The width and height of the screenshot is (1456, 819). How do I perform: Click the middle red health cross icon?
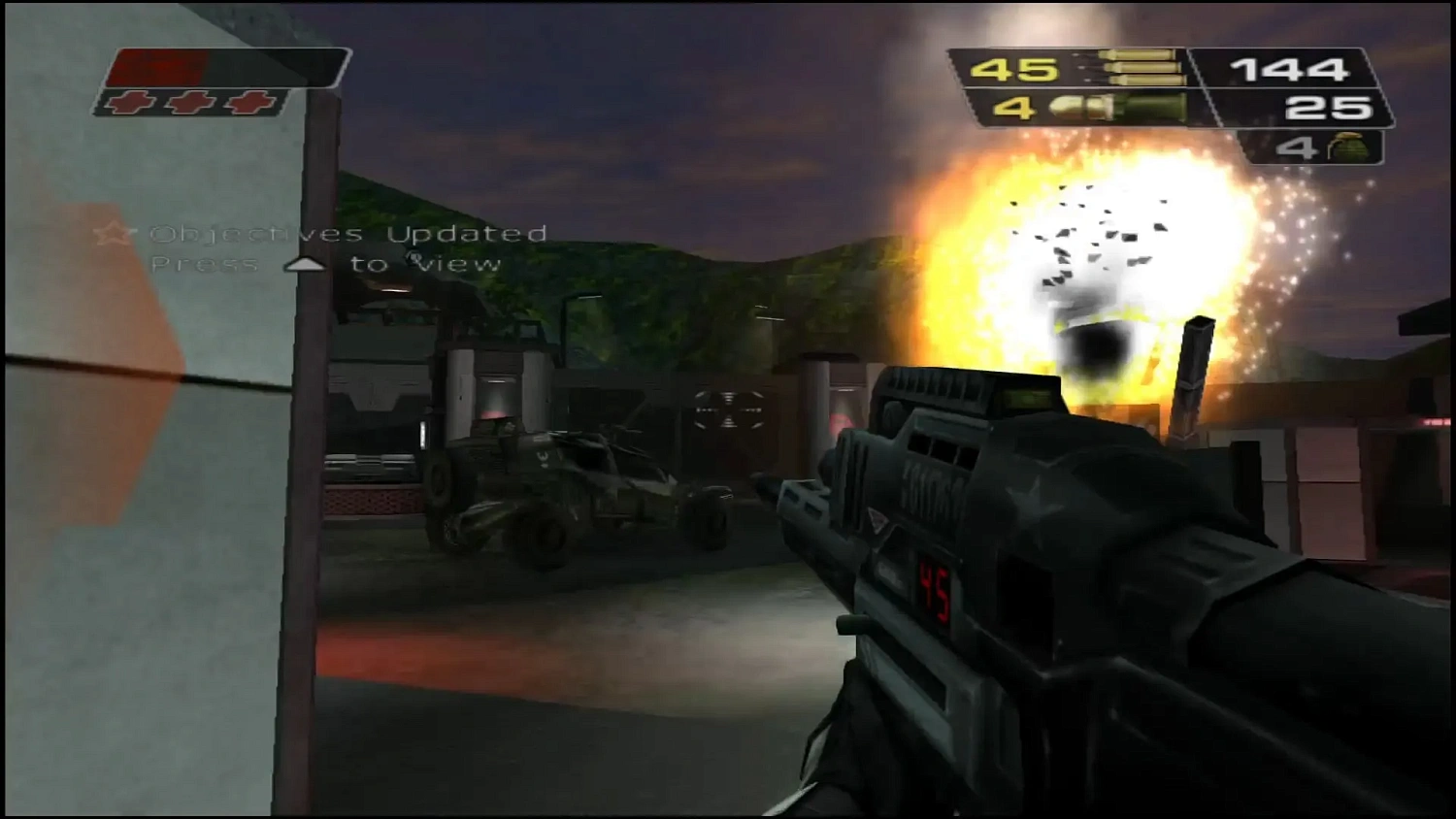coord(187,100)
